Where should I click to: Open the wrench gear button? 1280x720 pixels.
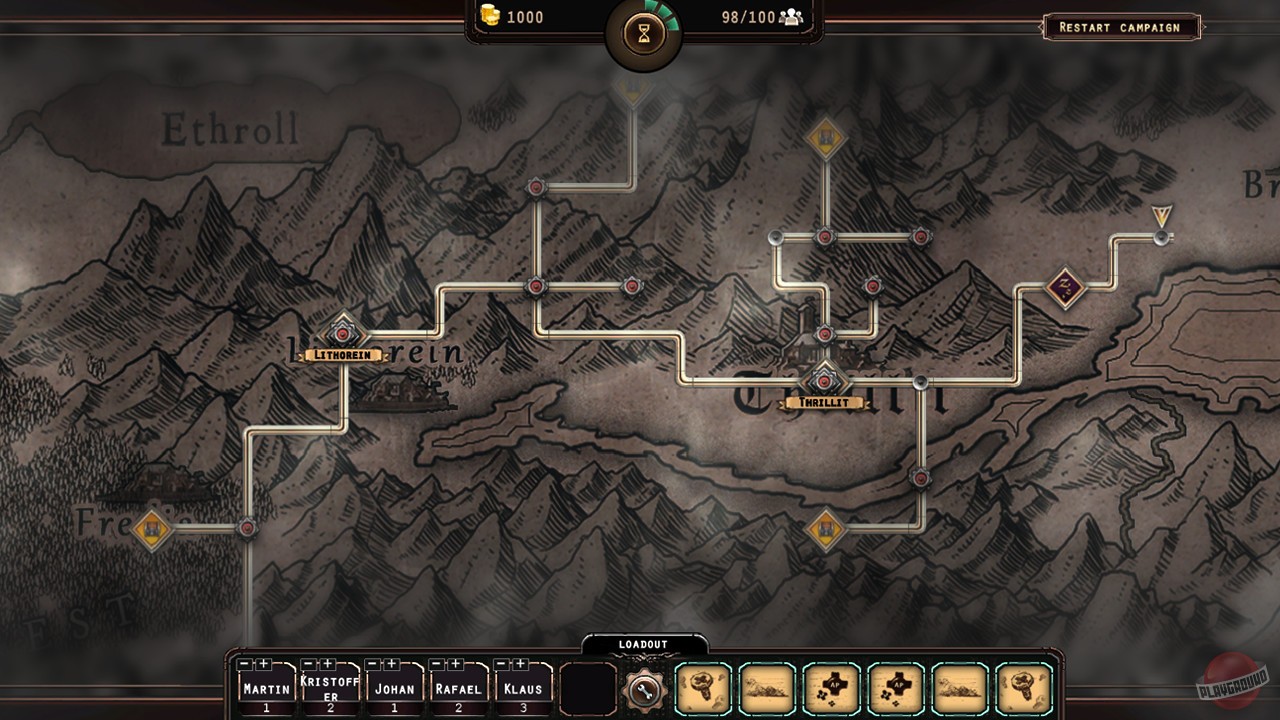[643, 689]
